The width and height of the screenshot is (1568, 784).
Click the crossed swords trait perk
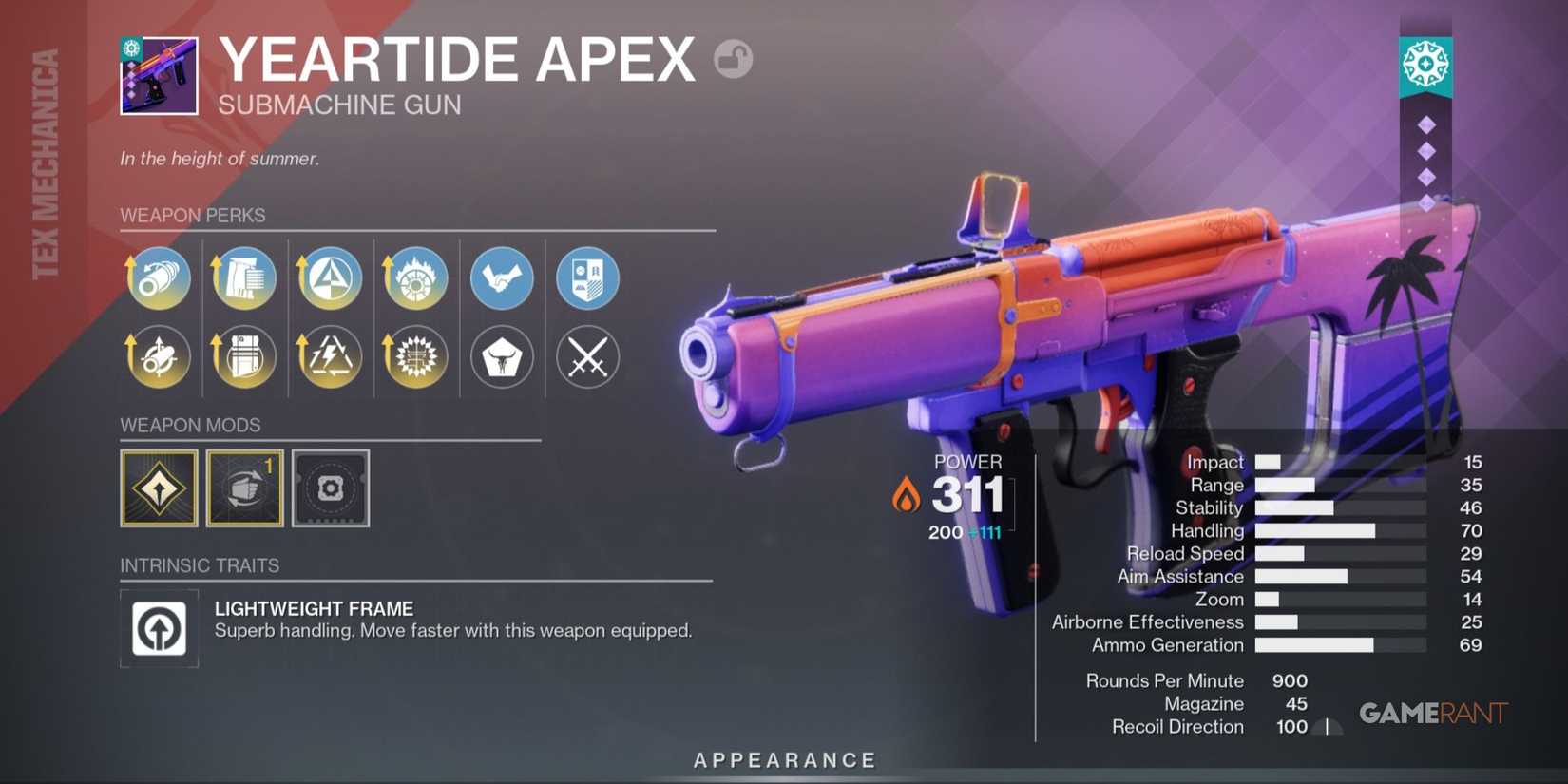[x=587, y=357]
